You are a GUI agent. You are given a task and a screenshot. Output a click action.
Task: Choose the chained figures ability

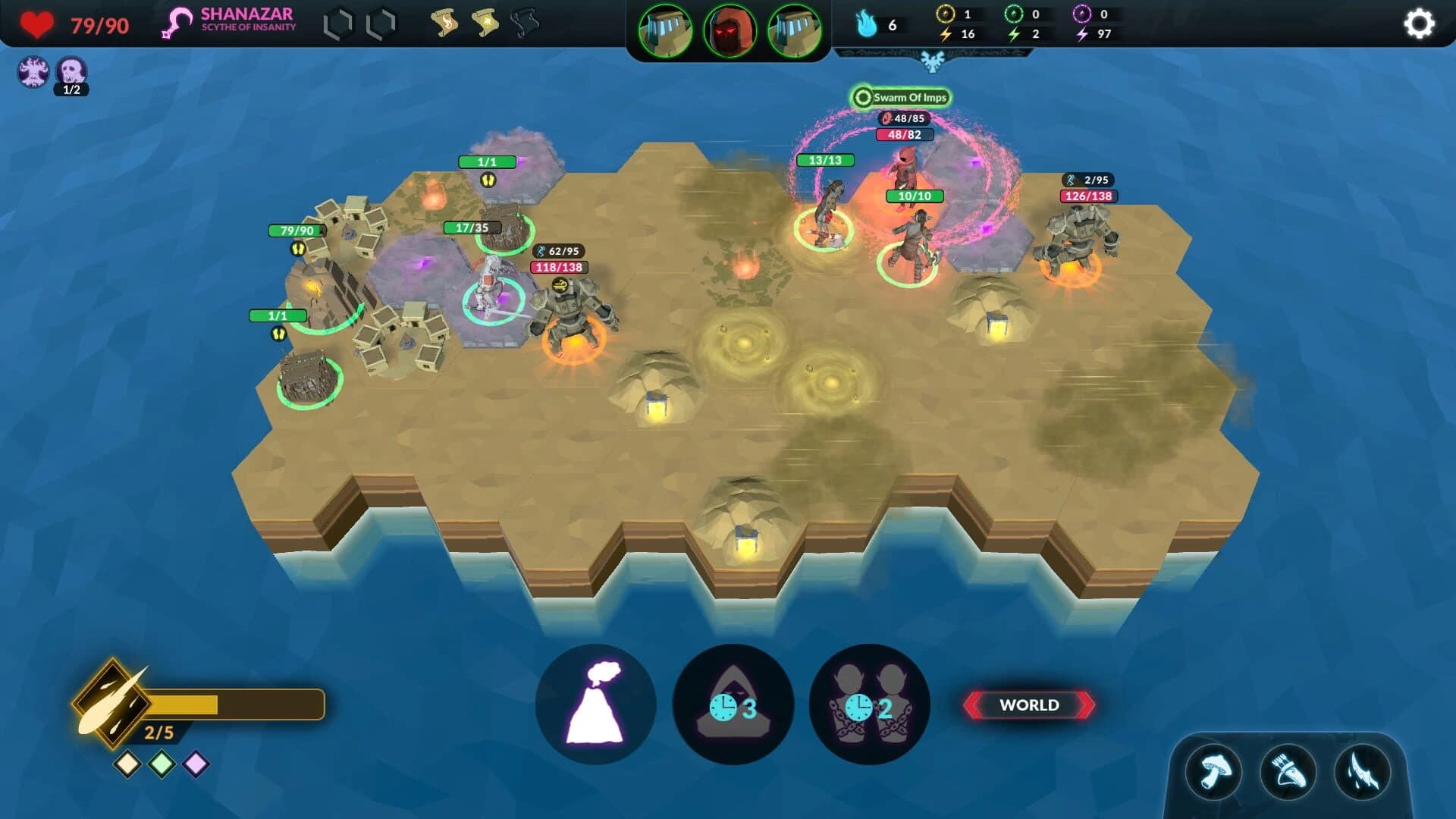869,704
